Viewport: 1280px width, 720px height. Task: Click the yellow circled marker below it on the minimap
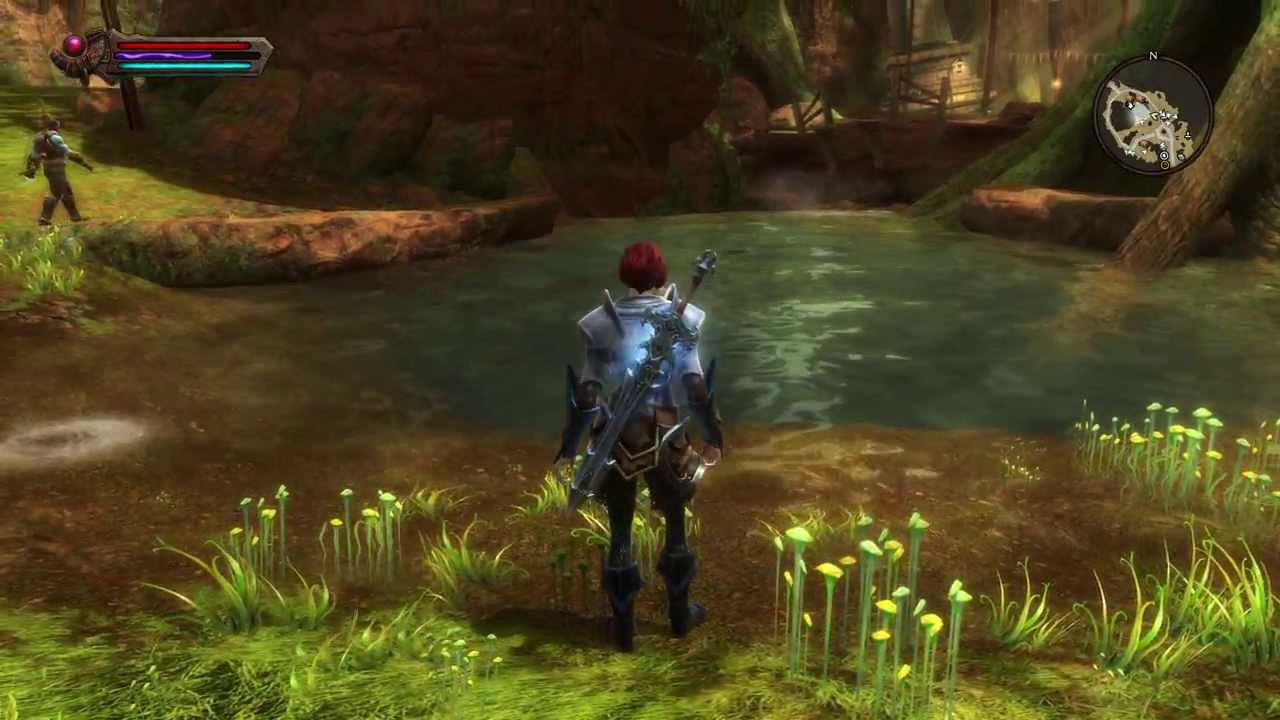[1165, 166]
